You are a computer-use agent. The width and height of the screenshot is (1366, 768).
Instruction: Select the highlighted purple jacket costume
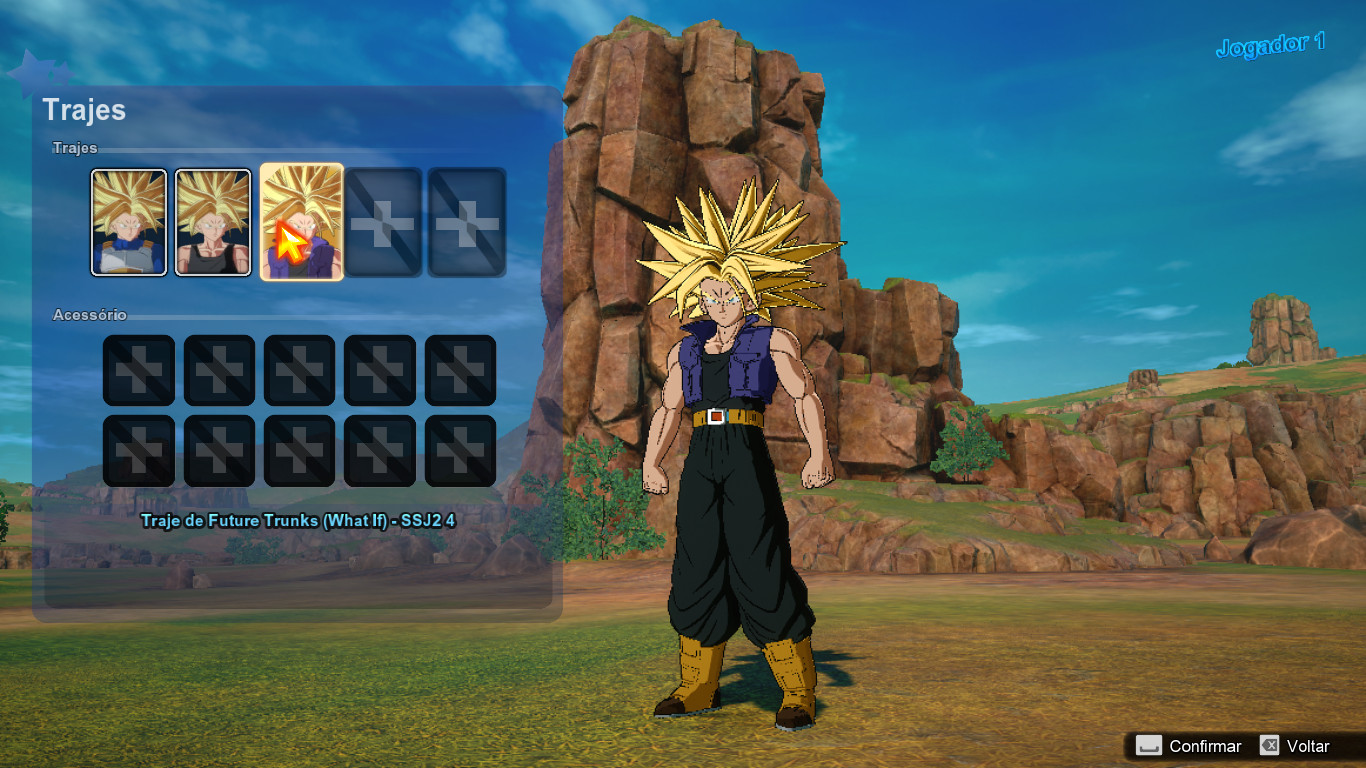coord(301,222)
